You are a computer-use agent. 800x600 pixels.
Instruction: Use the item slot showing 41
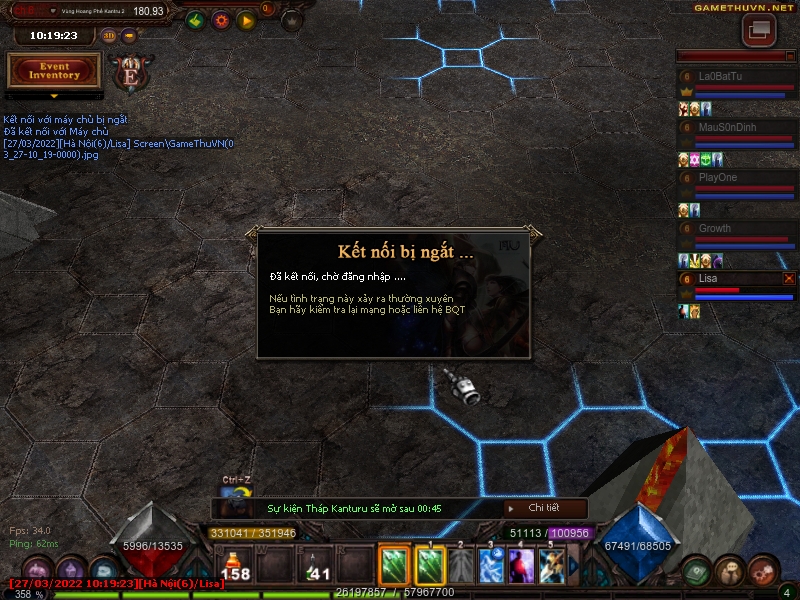(x=316, y=566)
